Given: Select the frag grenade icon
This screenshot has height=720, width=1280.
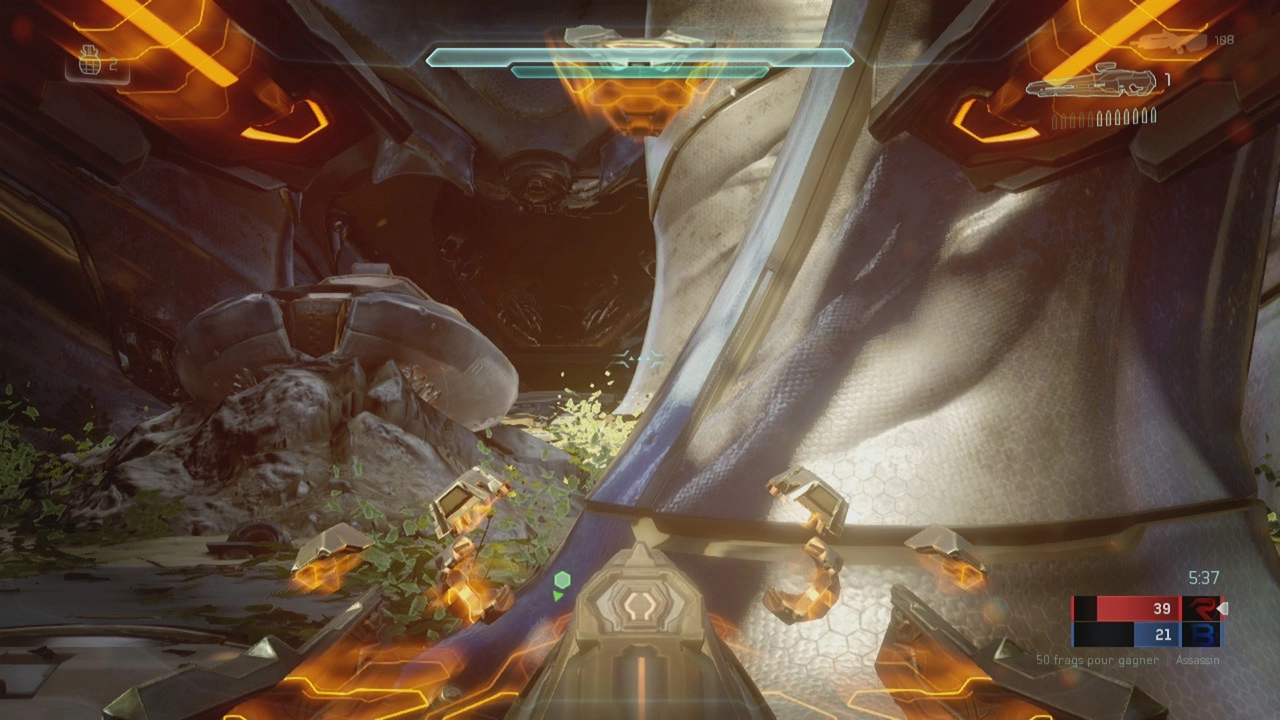Looking at the screenshot, I should coord(93,64).
